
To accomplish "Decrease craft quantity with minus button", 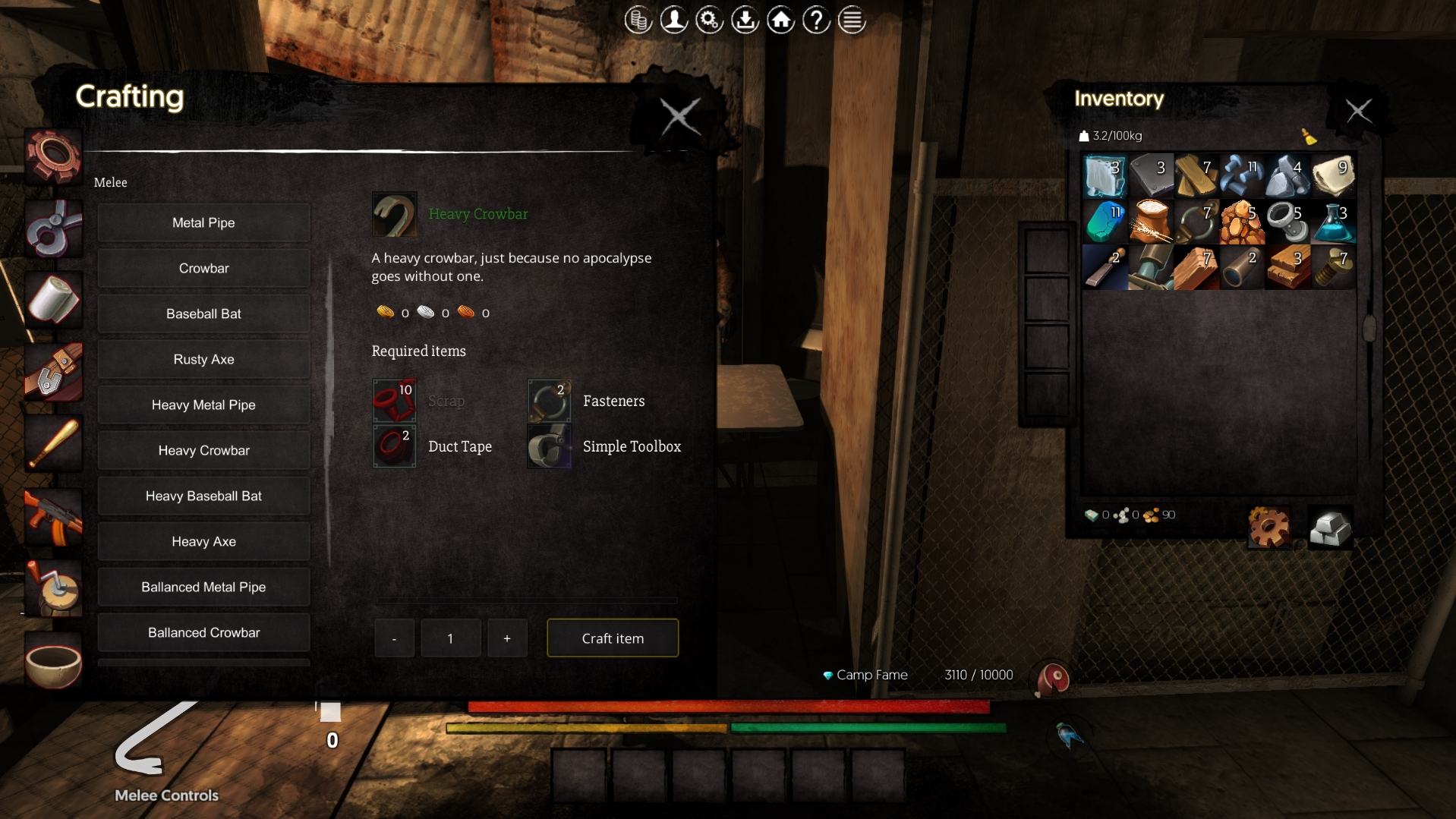I will pos(394,638).
